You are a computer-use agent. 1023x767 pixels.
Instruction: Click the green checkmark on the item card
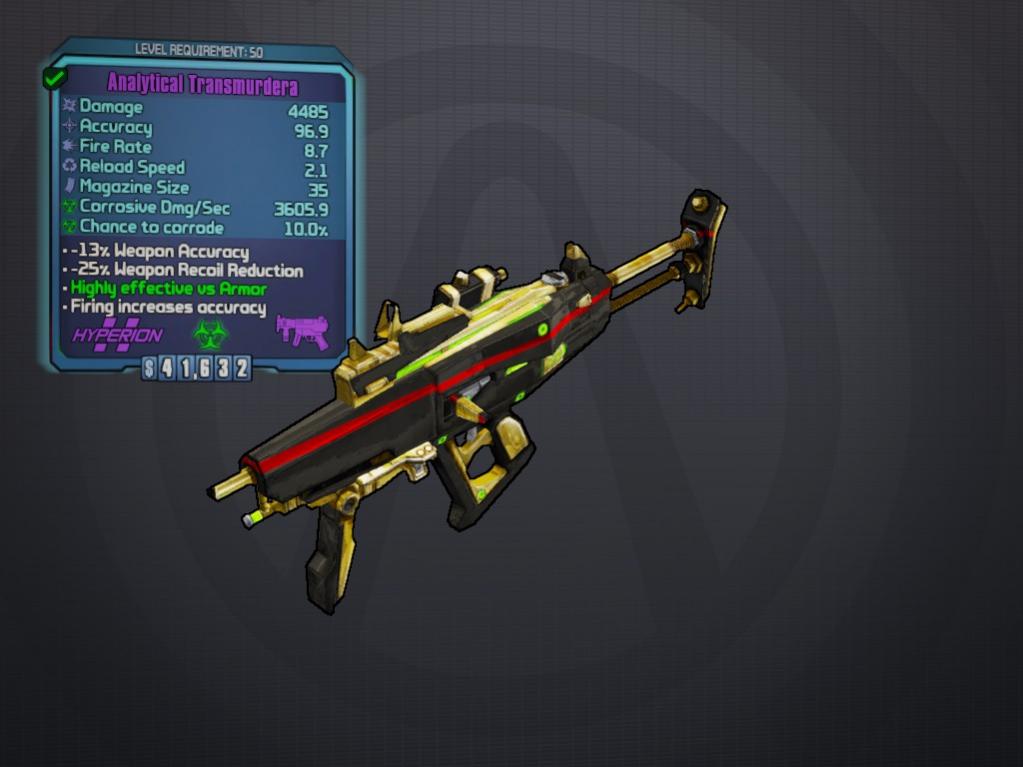[54, 78]
